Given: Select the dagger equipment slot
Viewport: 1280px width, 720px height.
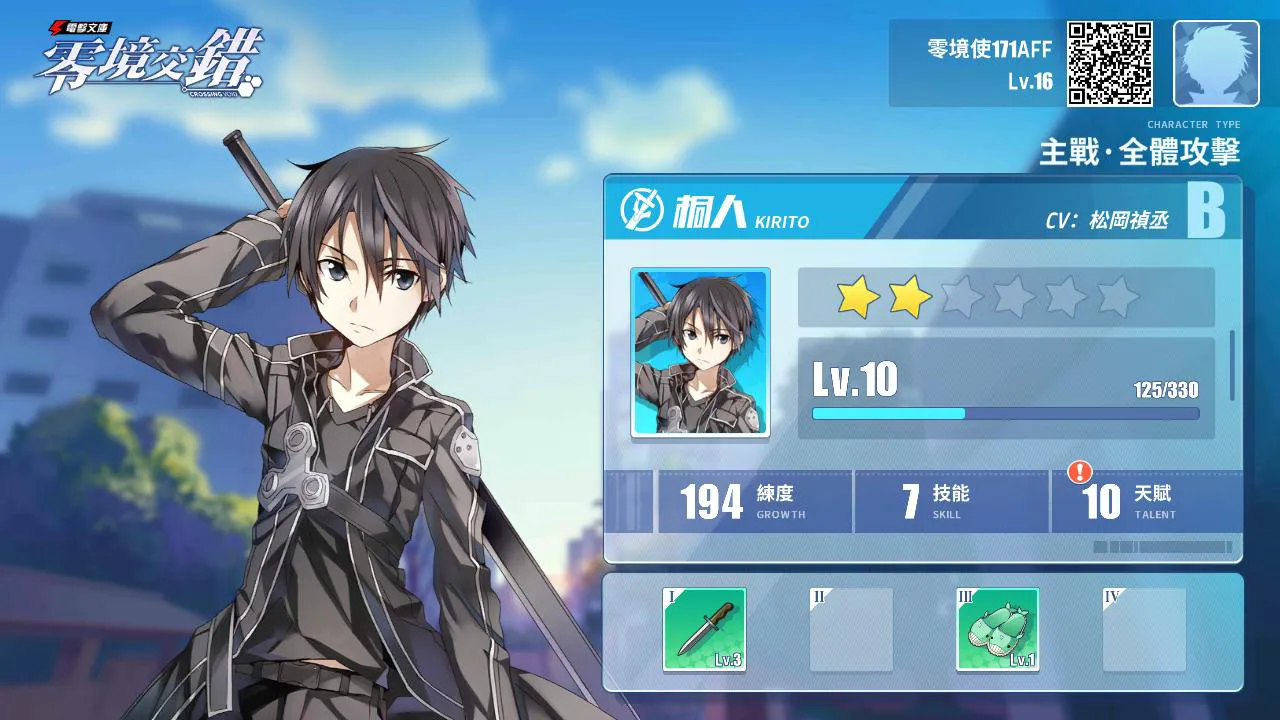Looking at the screenshot, I should click(704, 629).
